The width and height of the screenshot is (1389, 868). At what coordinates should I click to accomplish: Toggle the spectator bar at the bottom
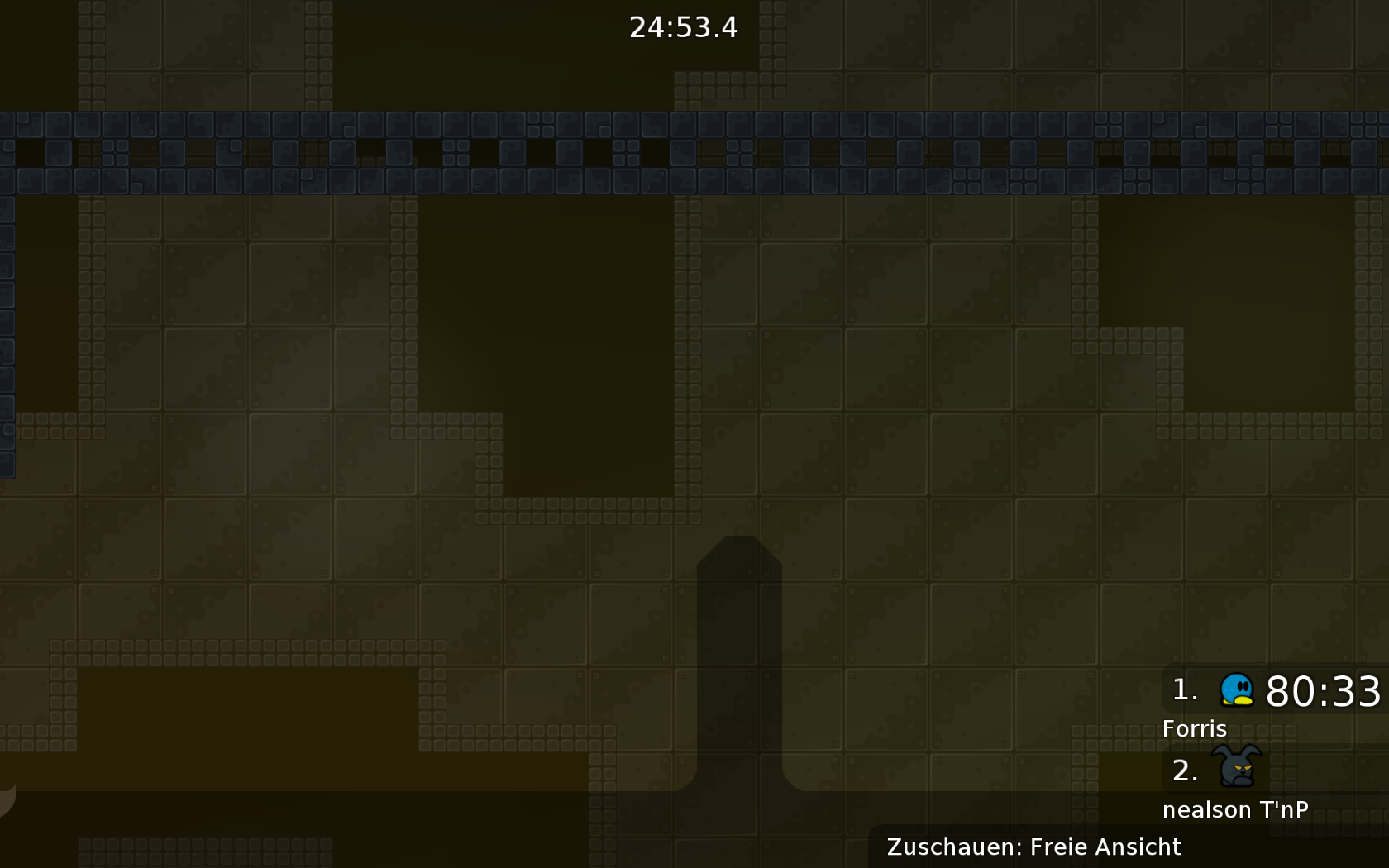1033,847
